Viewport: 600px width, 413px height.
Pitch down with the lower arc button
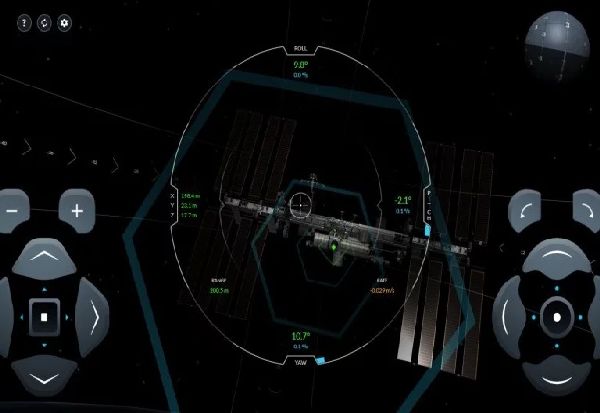tap(557, 377)
